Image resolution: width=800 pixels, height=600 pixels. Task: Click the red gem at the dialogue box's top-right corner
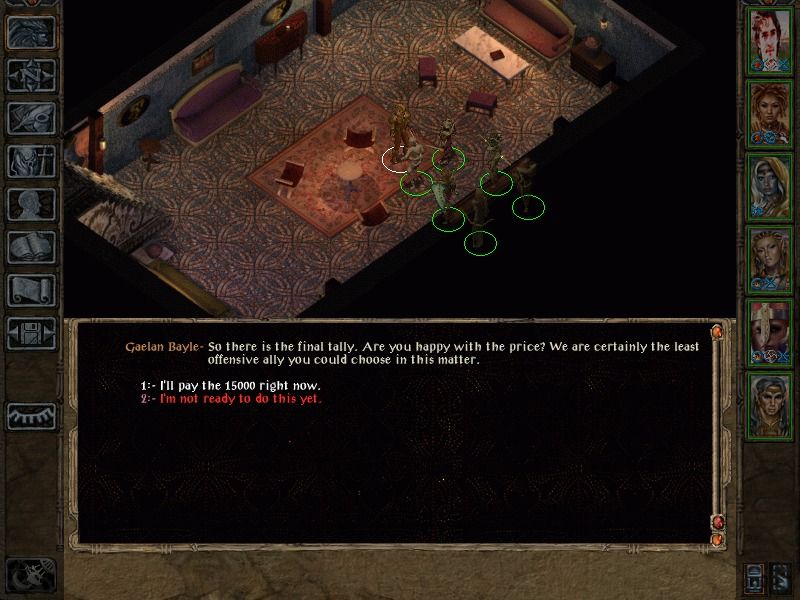coord(717,333)
